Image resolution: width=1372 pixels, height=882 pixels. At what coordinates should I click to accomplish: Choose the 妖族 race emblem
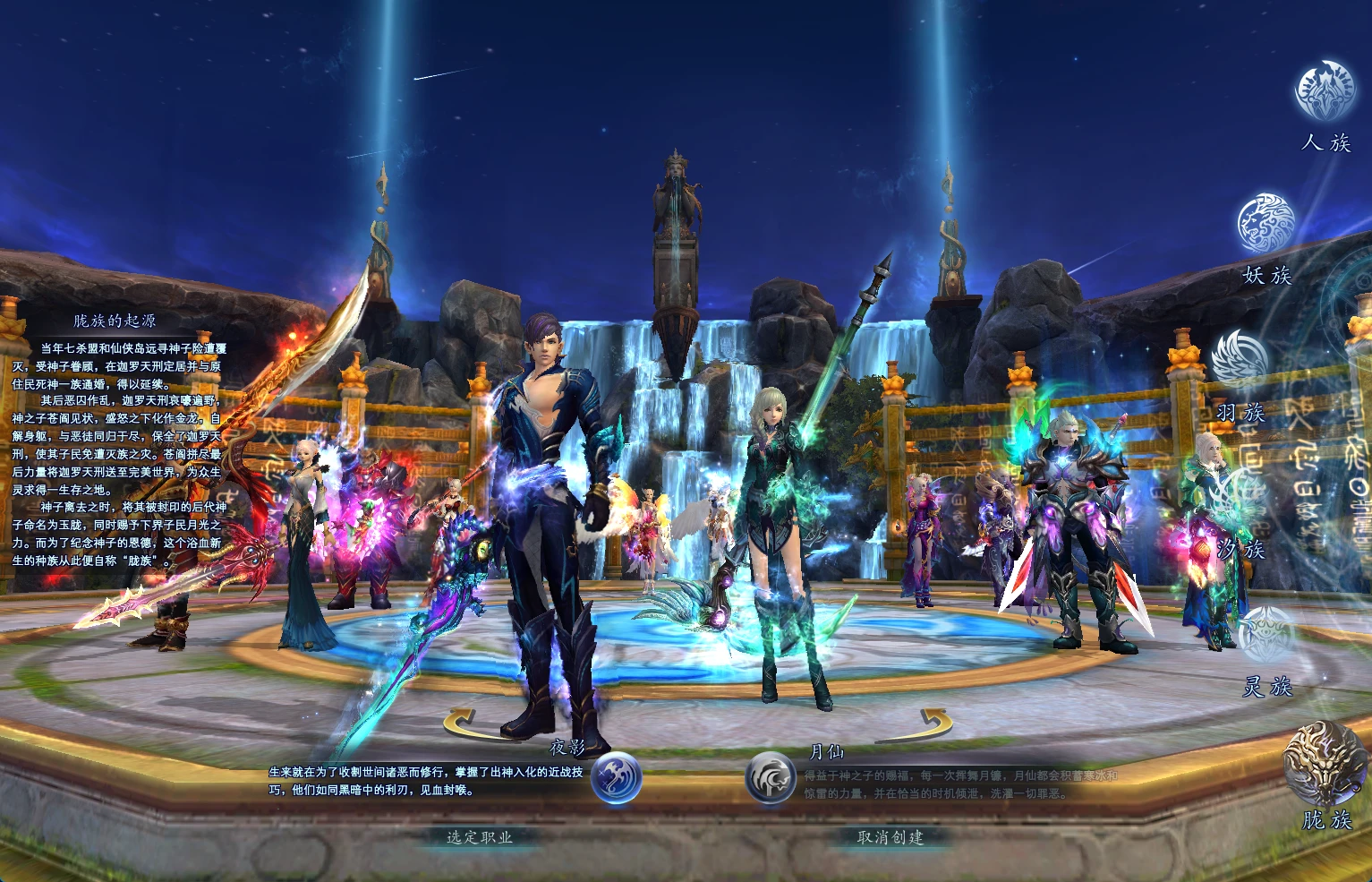coord(1265,223)
